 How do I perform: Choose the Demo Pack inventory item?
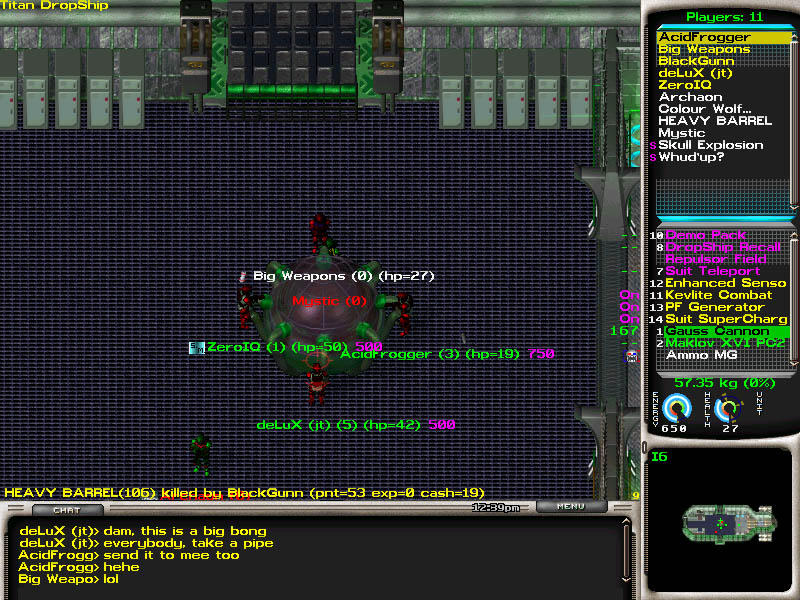click(x=706, y=235)
